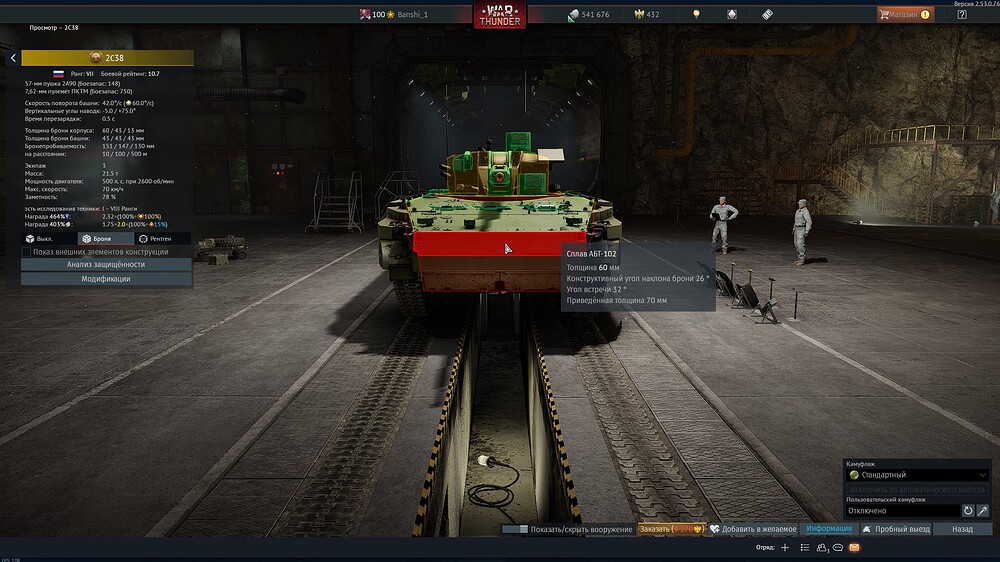Screen dimensions: 1000x562
Task: Toggle the Показ внешних элементов конструкции checkbox
Action: pyautogui.click(x=28, y=252)
